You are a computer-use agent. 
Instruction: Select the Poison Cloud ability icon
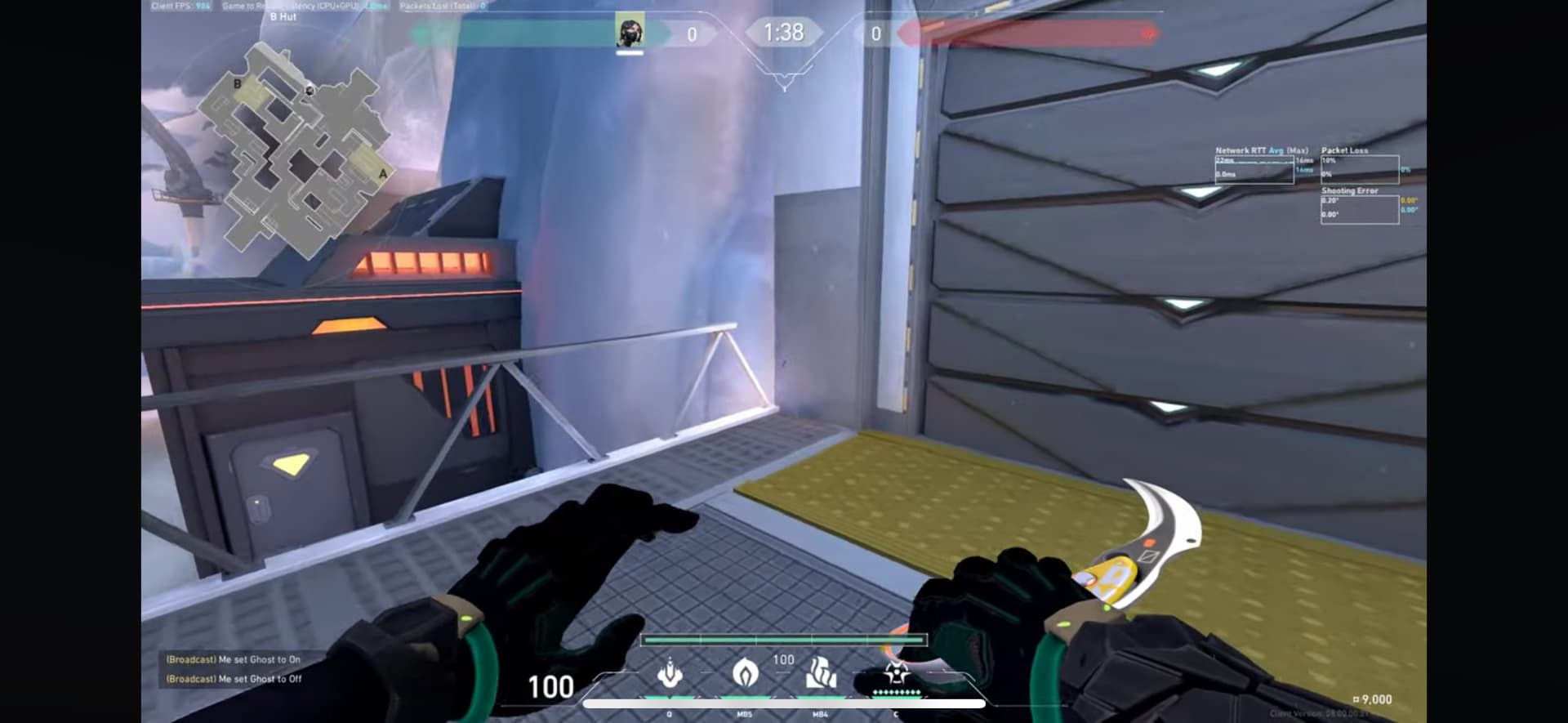pos(745,674)
